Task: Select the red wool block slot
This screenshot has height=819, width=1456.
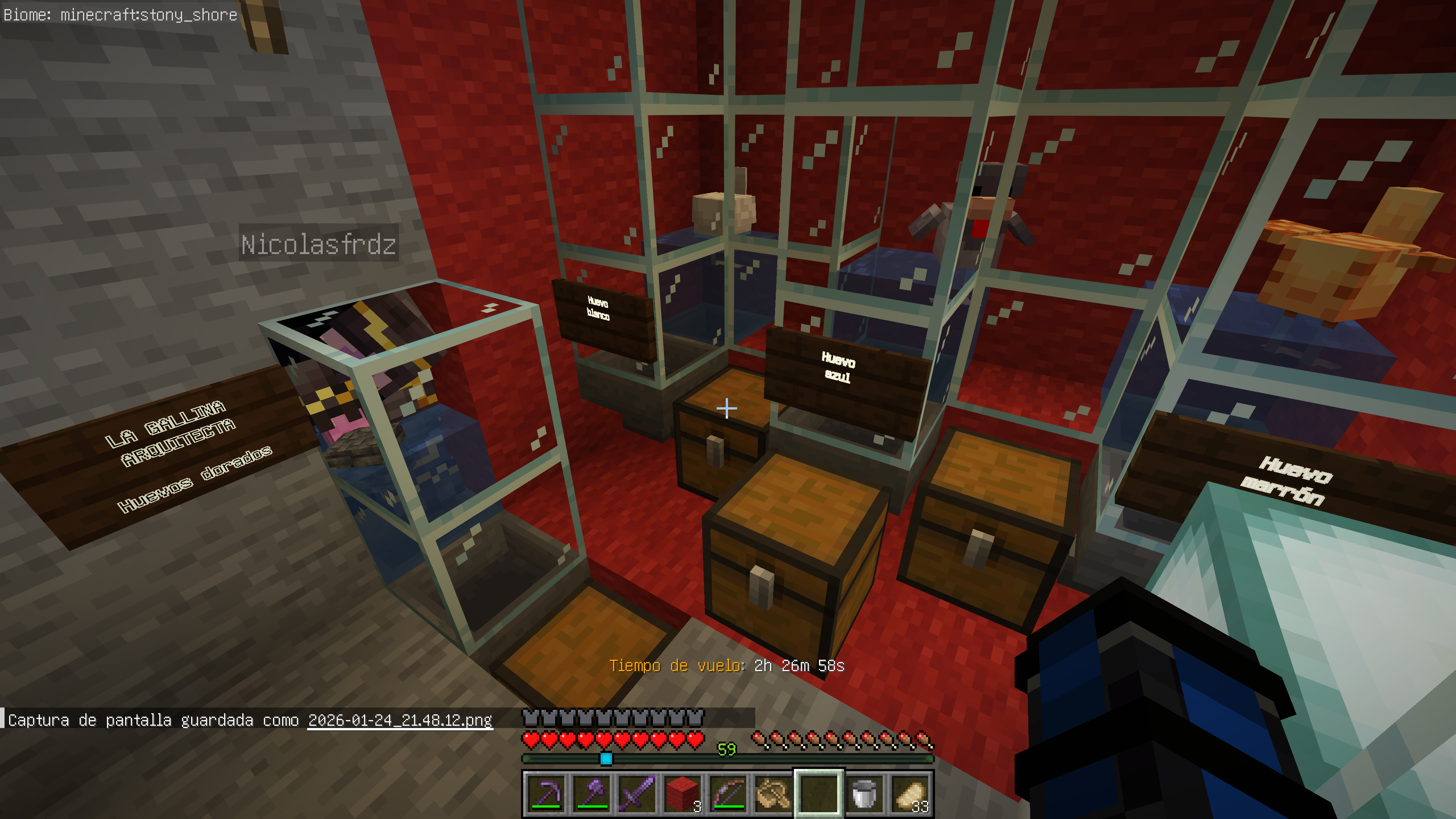Action: click(x=682, y=794)
